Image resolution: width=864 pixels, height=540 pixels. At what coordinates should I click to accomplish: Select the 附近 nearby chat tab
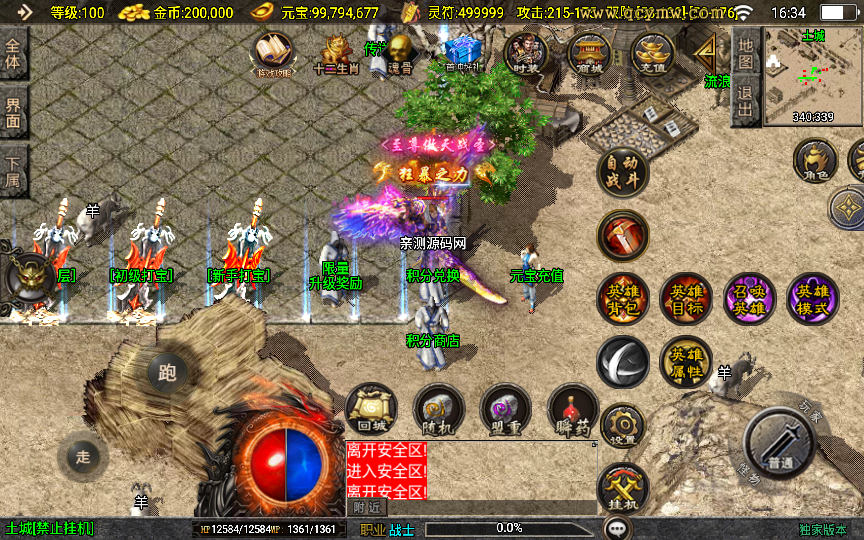tap(368, 507)
